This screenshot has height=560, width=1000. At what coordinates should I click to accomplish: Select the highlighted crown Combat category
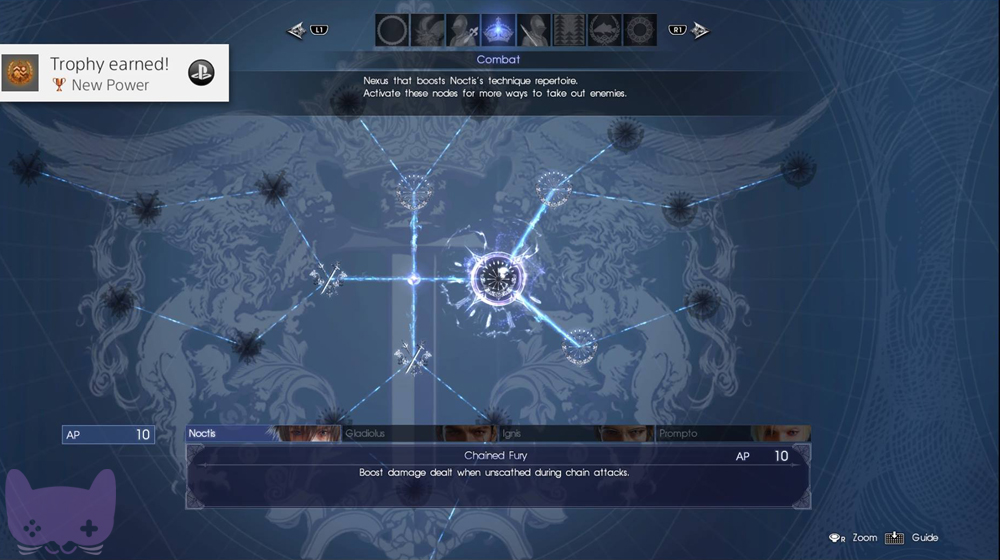(x=498, y=30)
